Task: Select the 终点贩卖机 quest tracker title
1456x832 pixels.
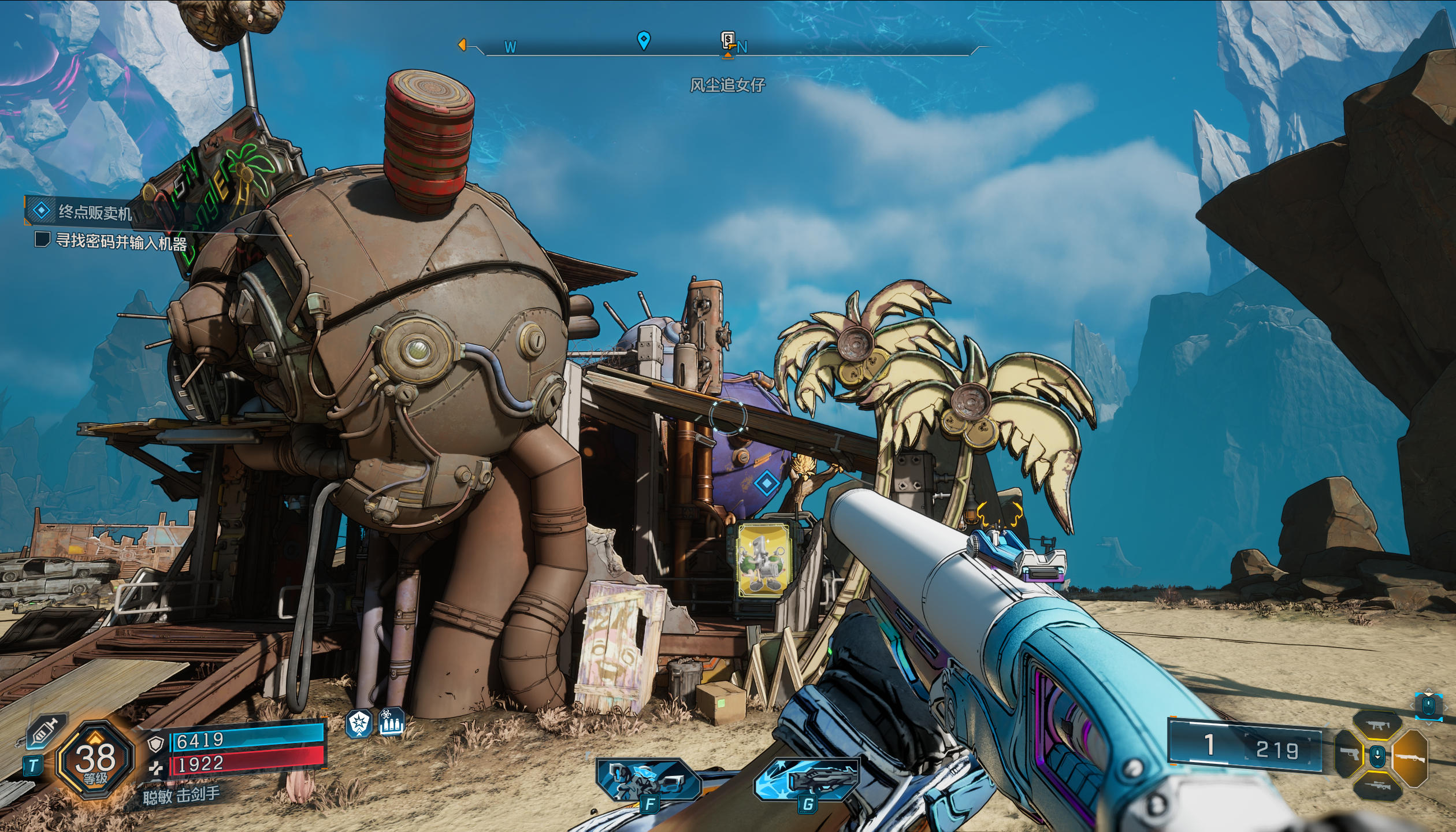Action: (x=95, y=212)
